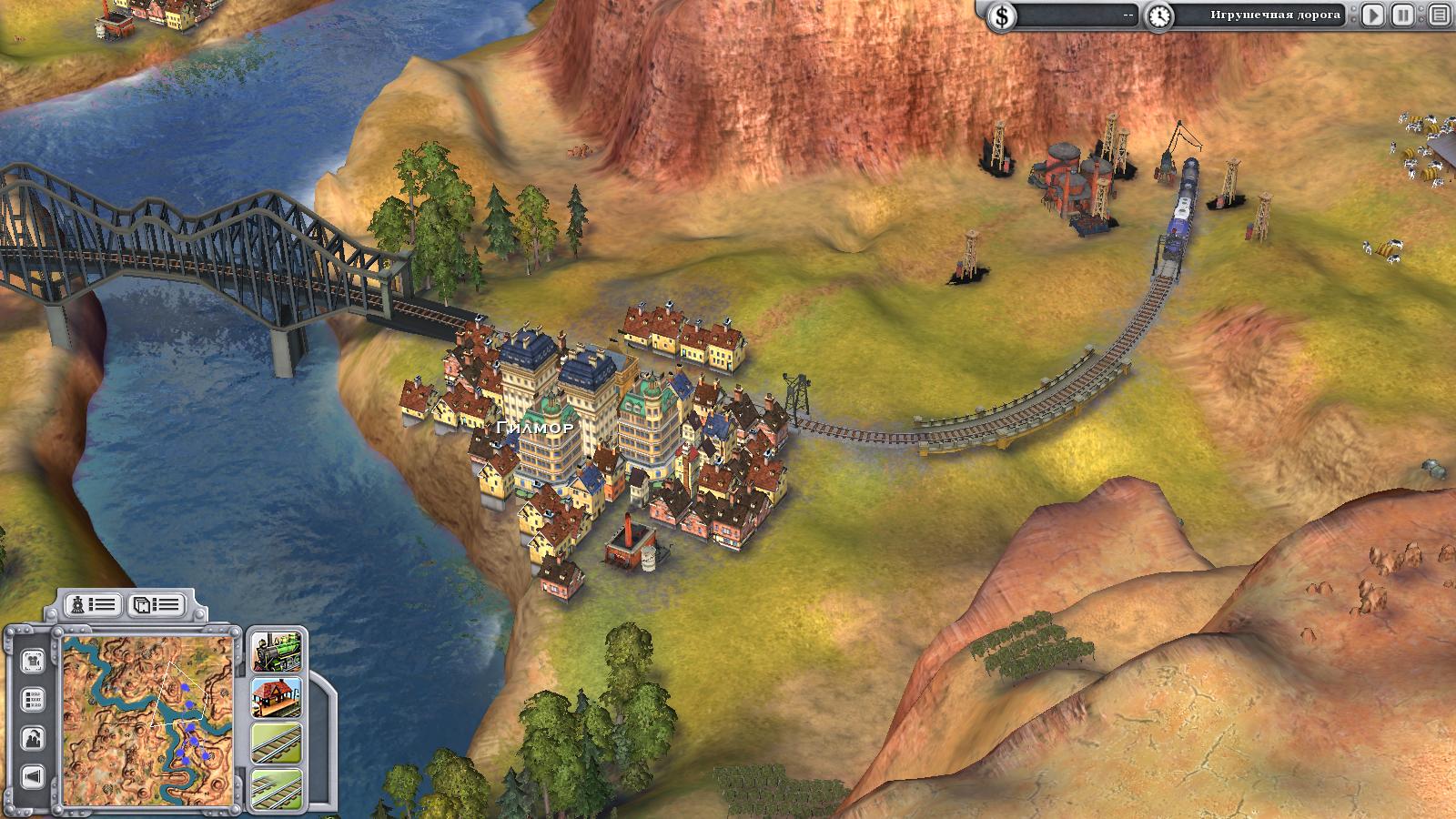Open the train list
The width and height of the screenshot is (1456, 819).
[x=93, y=604]
